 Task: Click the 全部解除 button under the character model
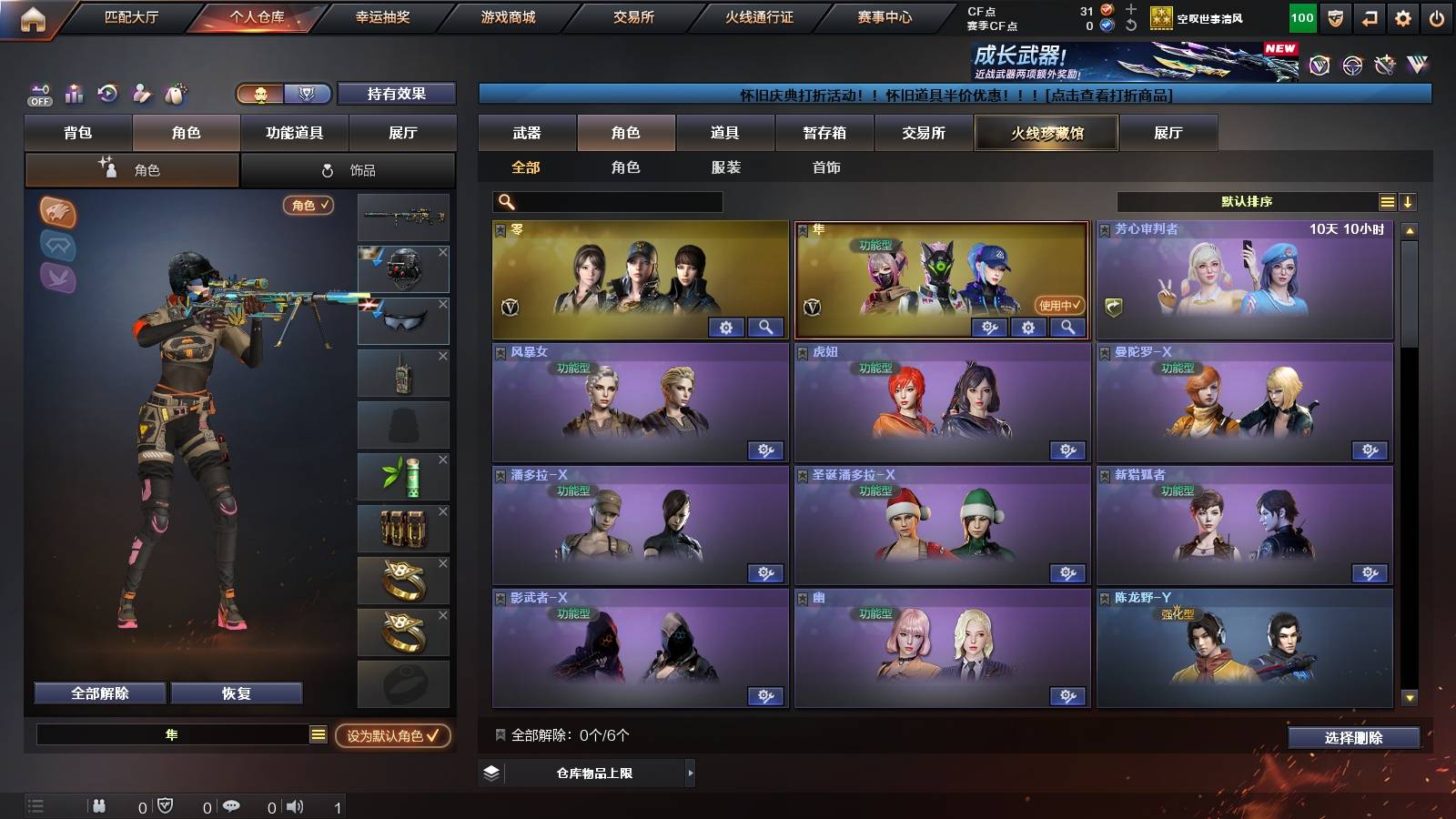point(99,693)
